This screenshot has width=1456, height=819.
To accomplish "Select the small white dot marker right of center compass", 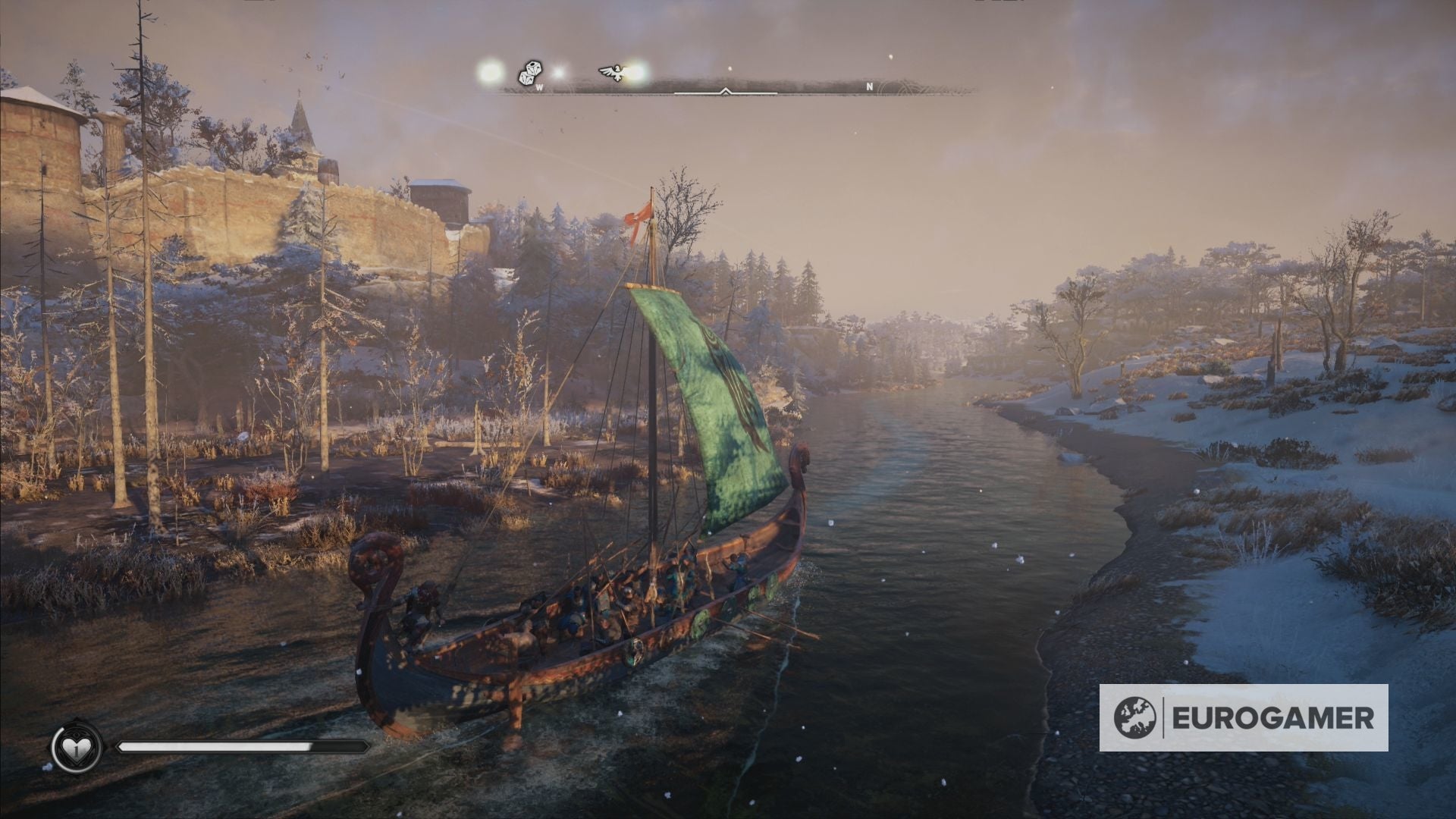I will (x=730, y=68).
